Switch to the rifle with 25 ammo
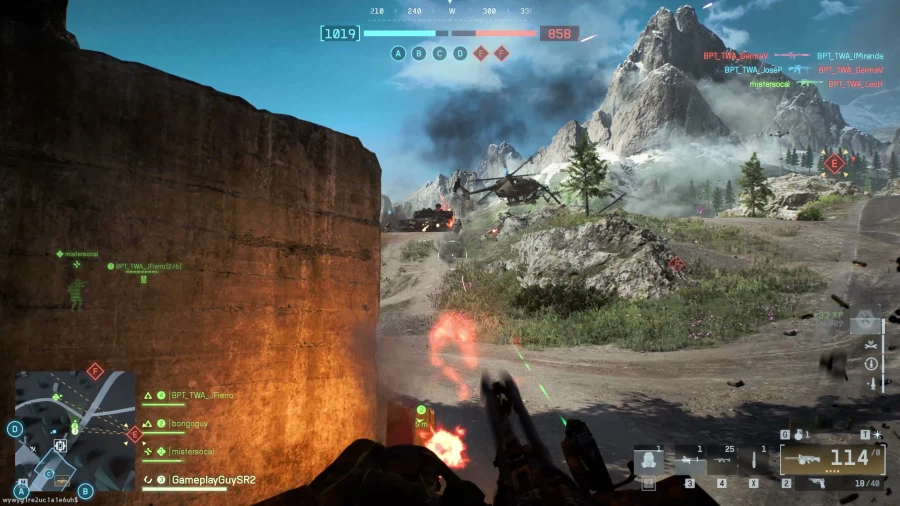 tap(721, 463)
